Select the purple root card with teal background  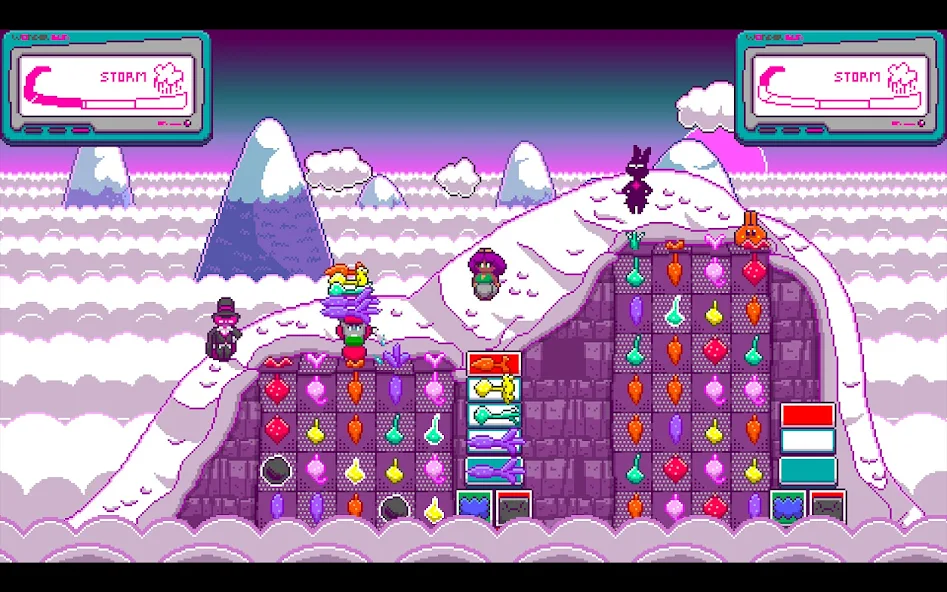[494, 470]
